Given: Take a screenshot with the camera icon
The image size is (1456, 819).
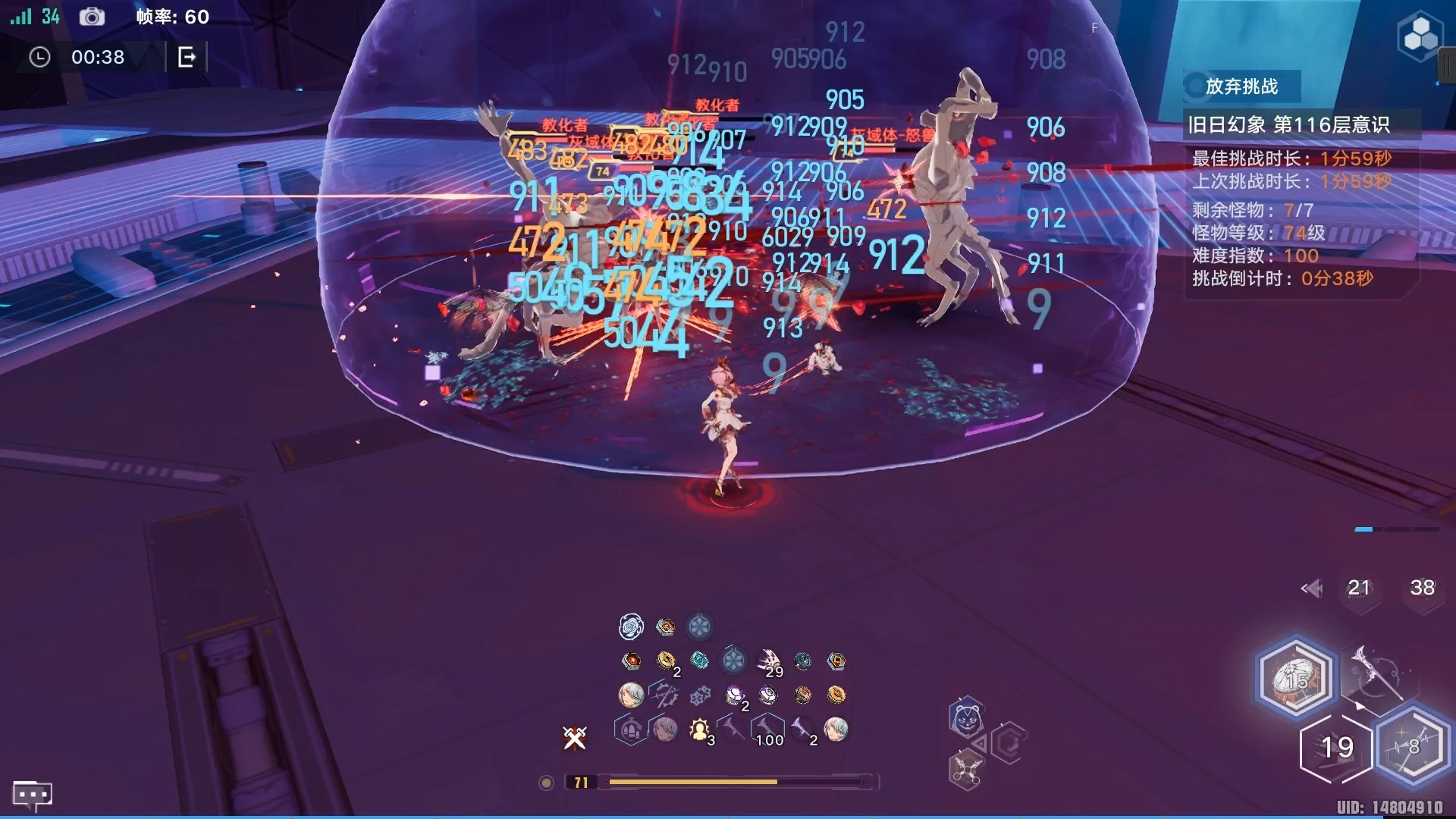Looking at the screenshot, I should tap(92, 17).
